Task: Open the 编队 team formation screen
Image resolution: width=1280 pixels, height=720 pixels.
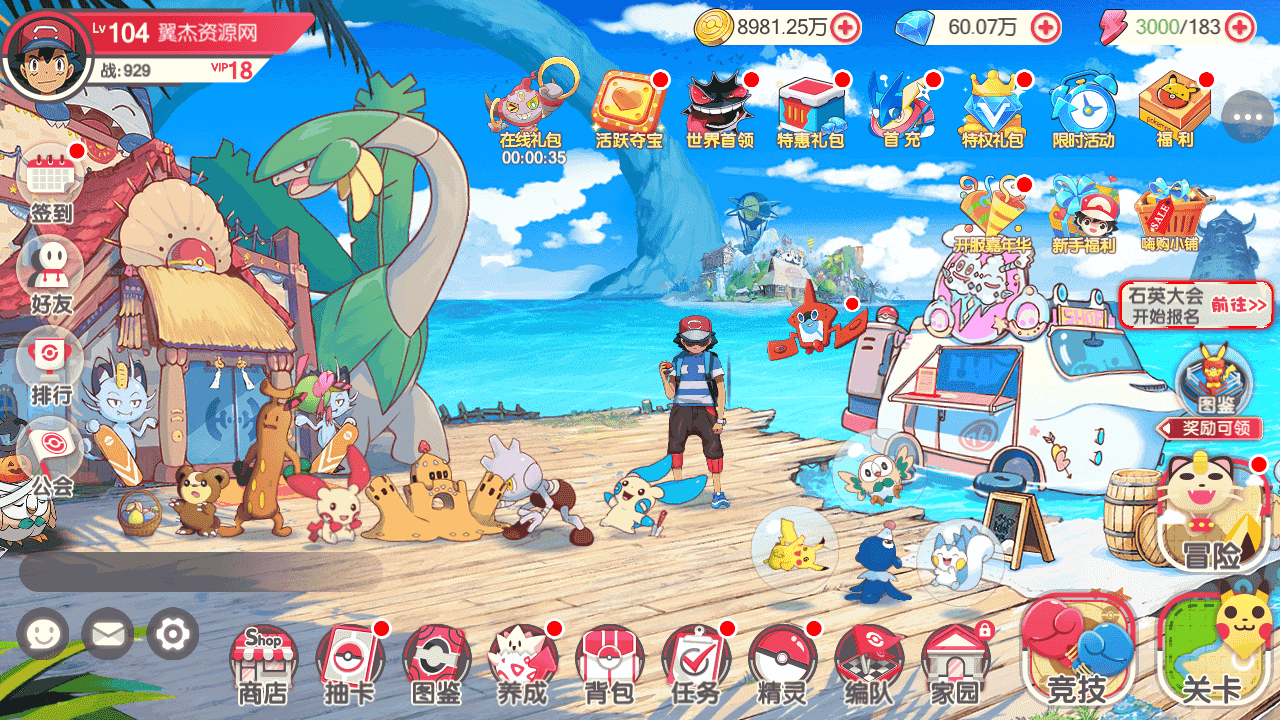Action: [868, 662]
